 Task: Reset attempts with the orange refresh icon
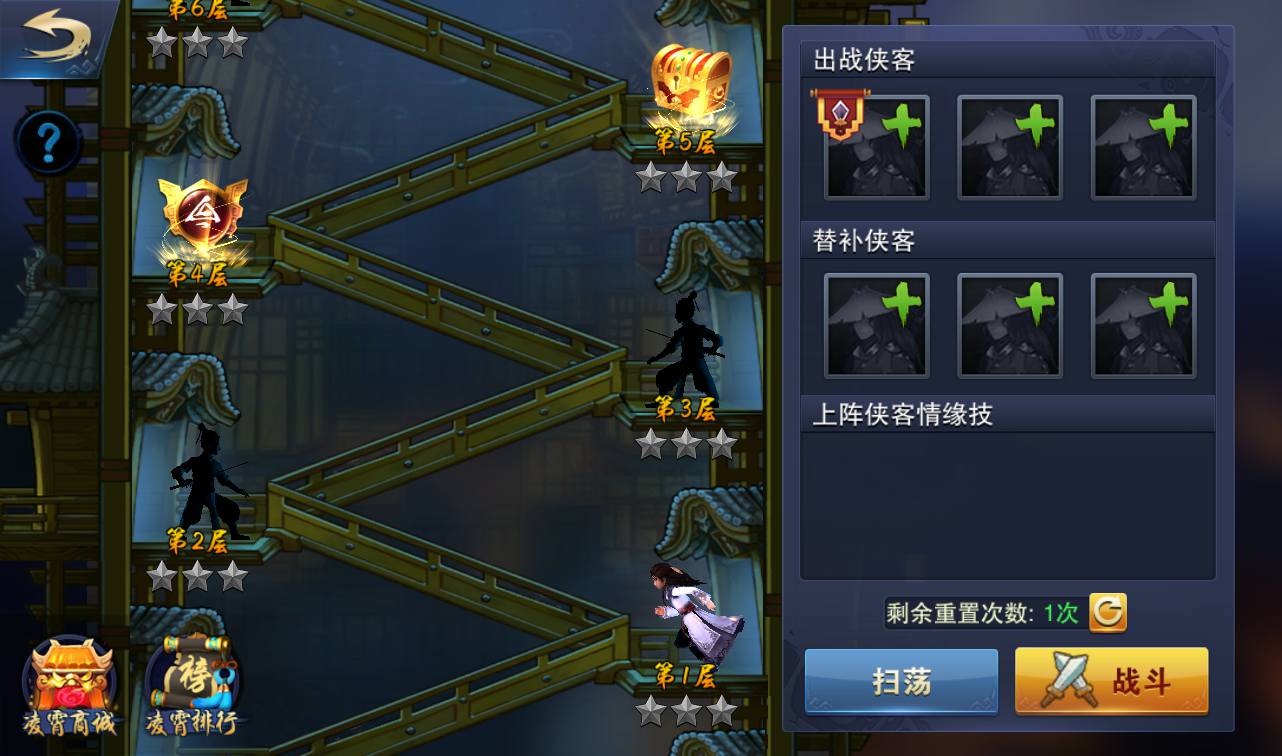pyautogui.click(x=1107, y=612)
